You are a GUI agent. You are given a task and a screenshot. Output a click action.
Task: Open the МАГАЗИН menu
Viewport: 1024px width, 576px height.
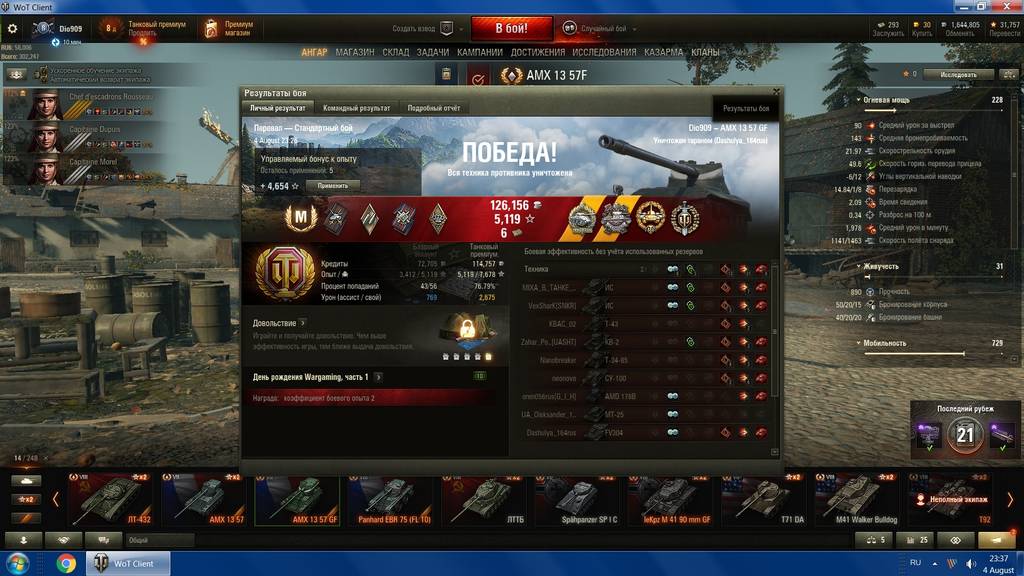pos(355,52)
